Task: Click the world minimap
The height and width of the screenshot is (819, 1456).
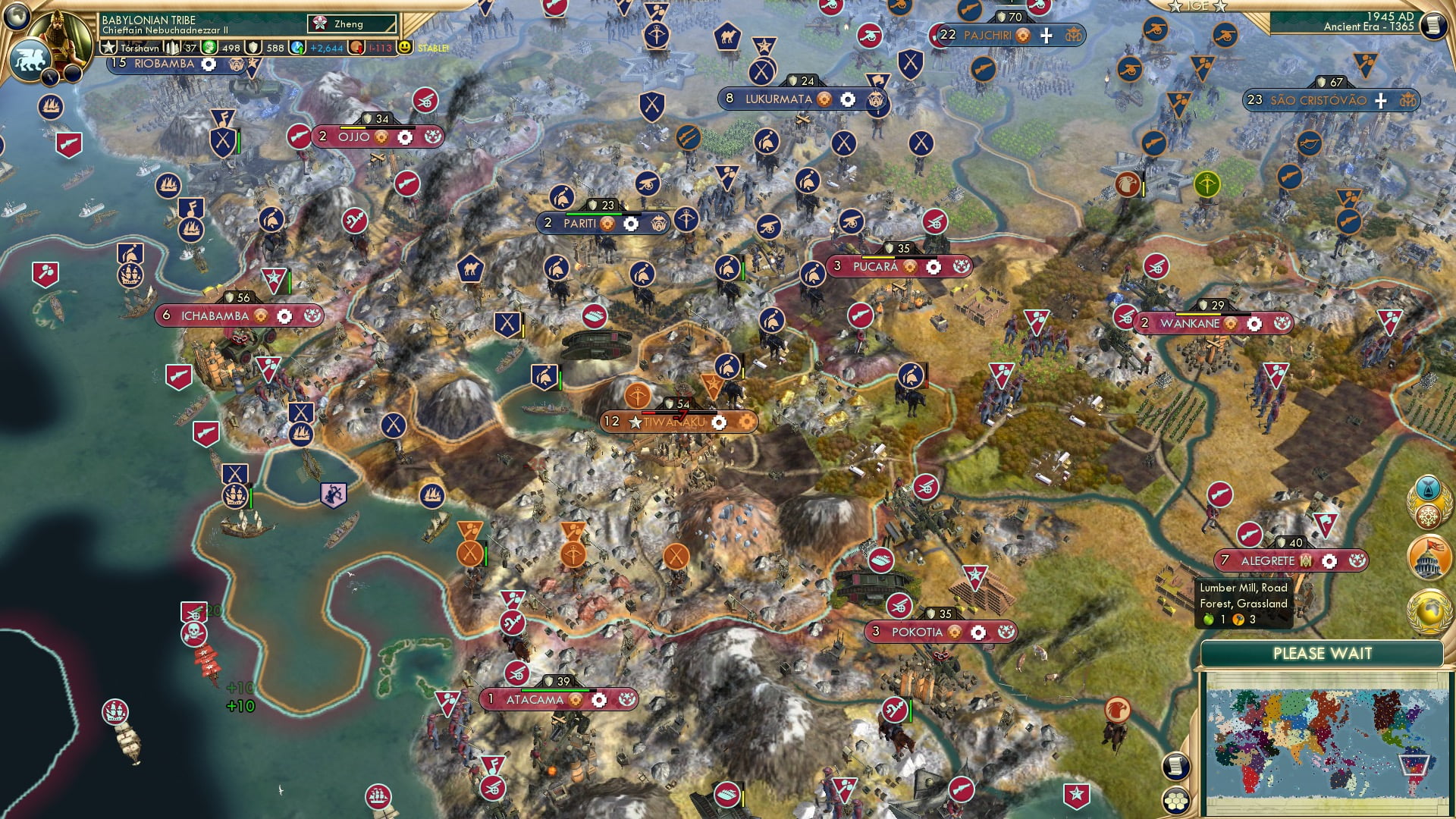Action: [x=1324, y=743]
